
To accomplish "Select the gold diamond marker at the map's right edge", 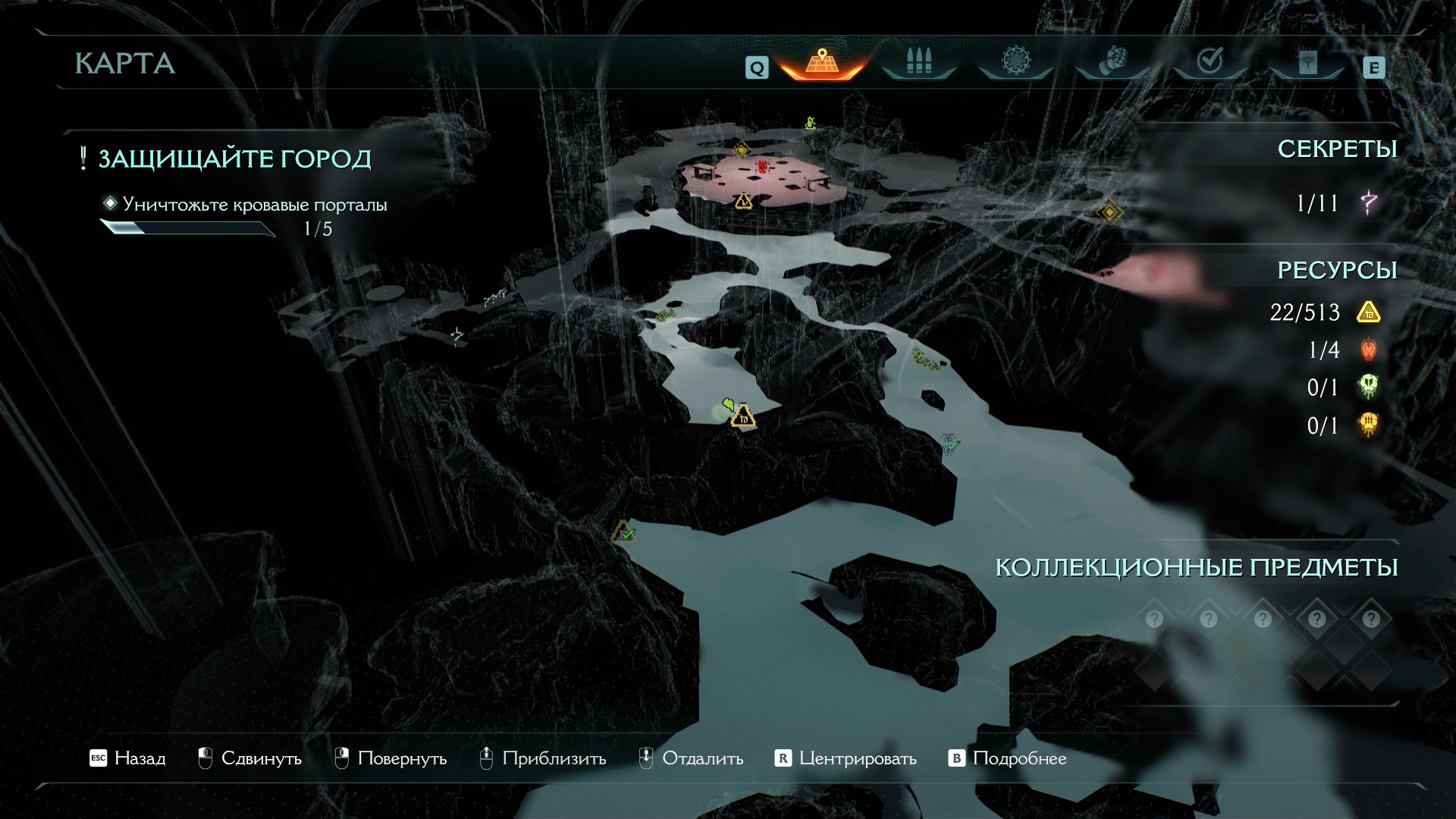I will pos(1109,212).
